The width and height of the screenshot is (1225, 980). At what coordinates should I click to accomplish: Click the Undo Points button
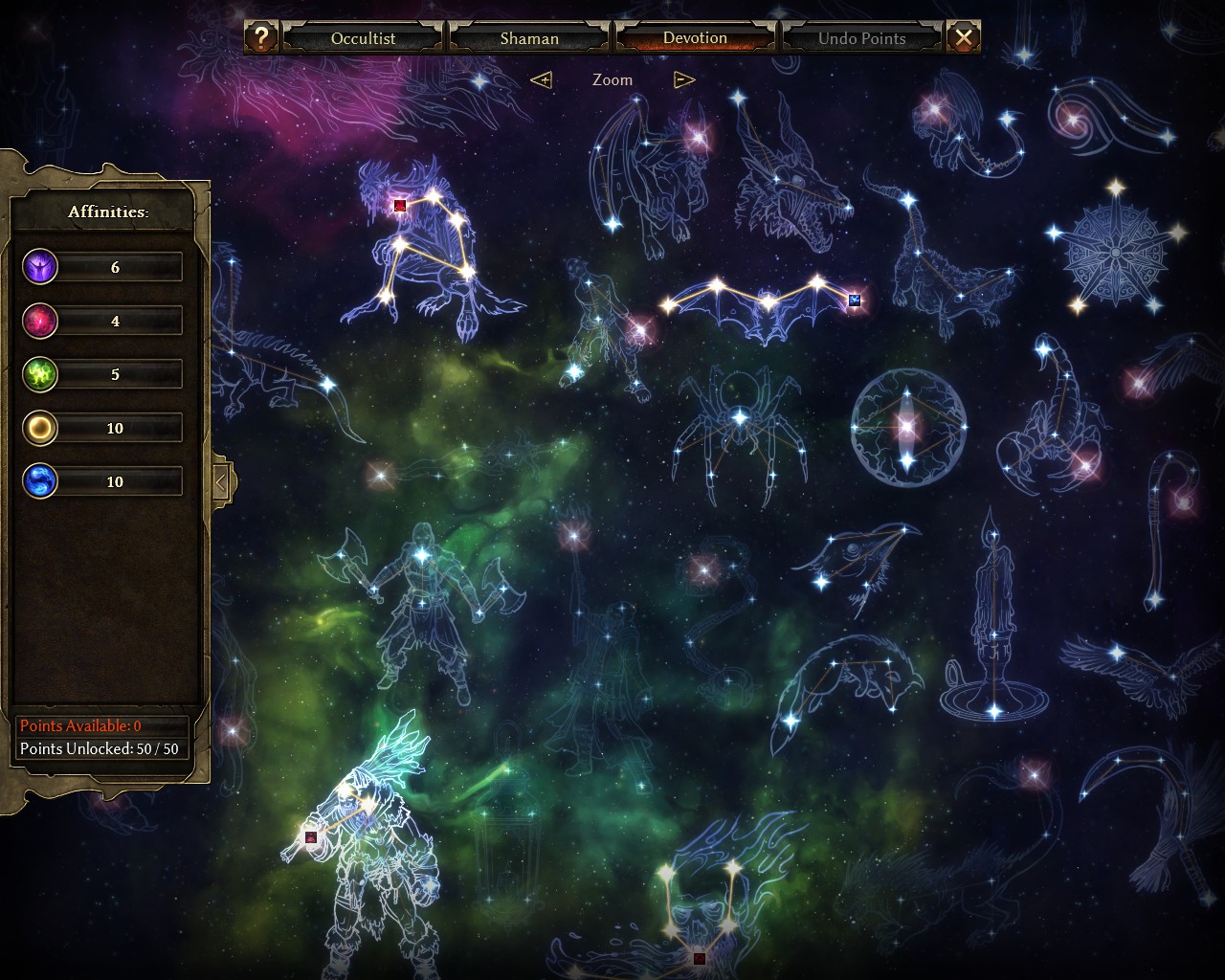tap(861, 38)
